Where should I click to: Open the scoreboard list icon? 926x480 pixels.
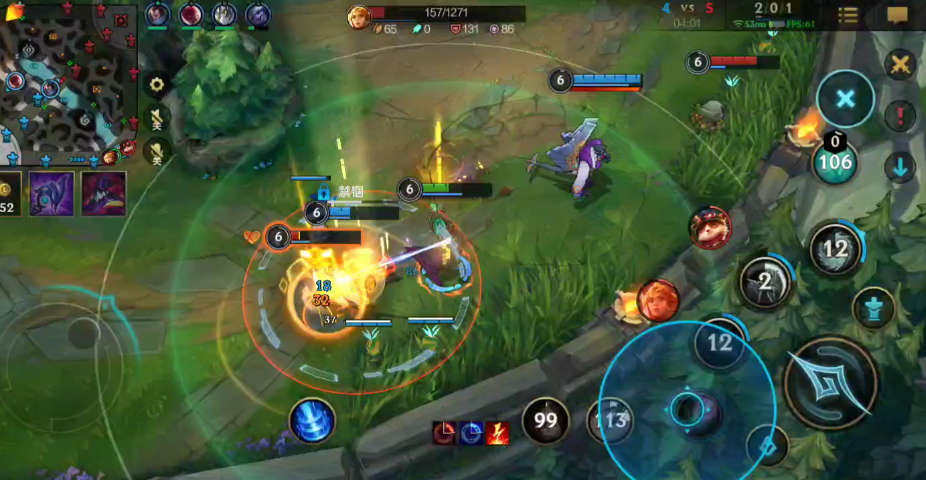pos(848,15)
